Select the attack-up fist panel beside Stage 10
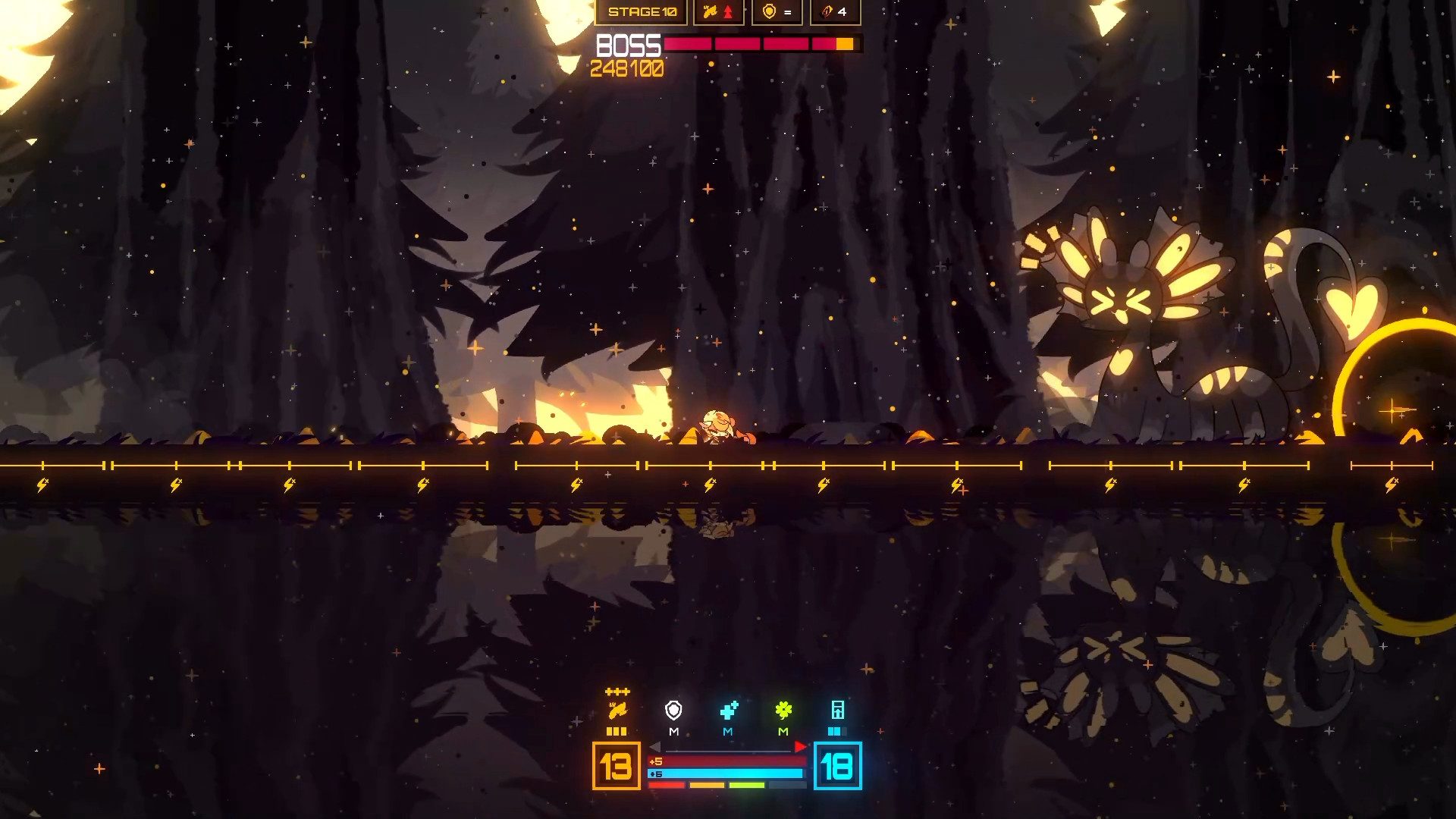 [x=718, y=12]
